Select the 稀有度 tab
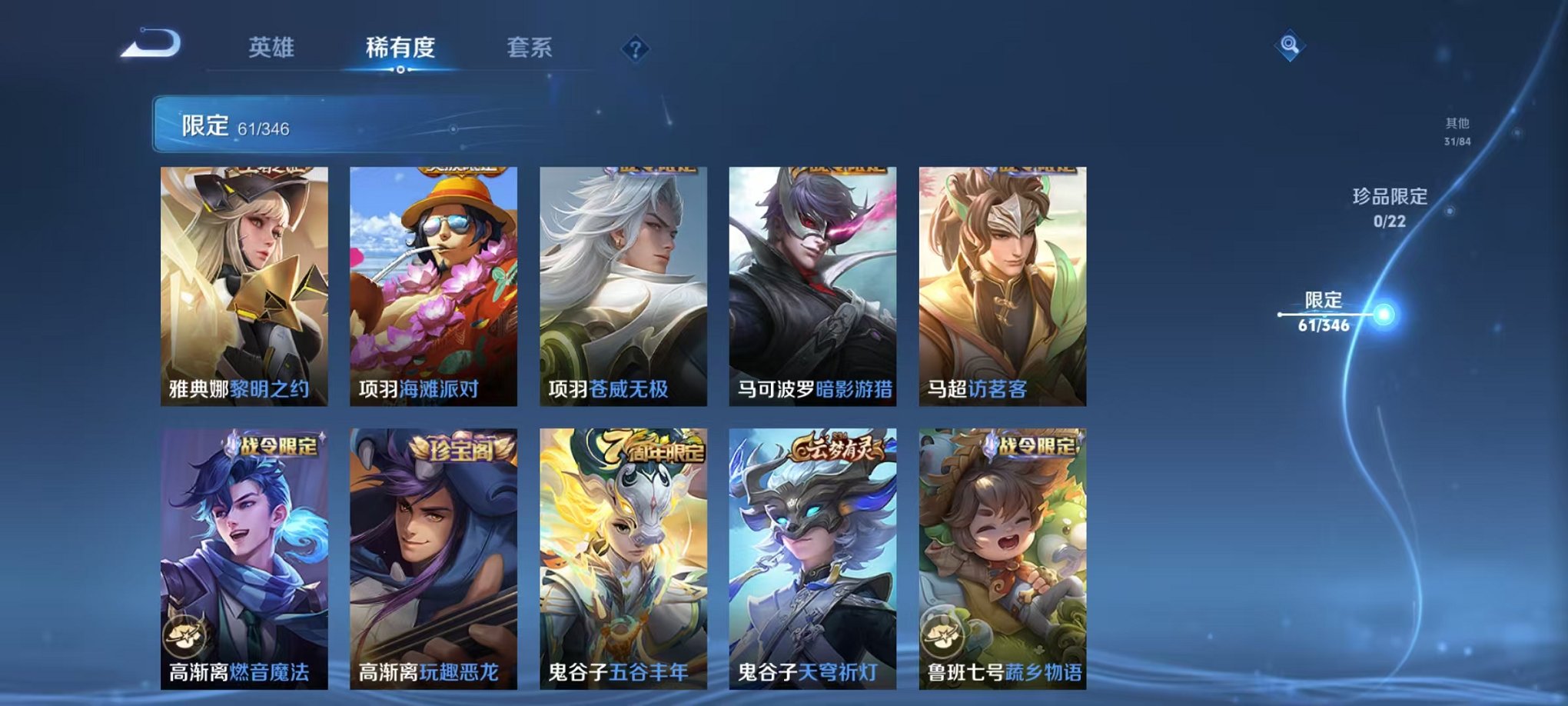 [400, 48]
